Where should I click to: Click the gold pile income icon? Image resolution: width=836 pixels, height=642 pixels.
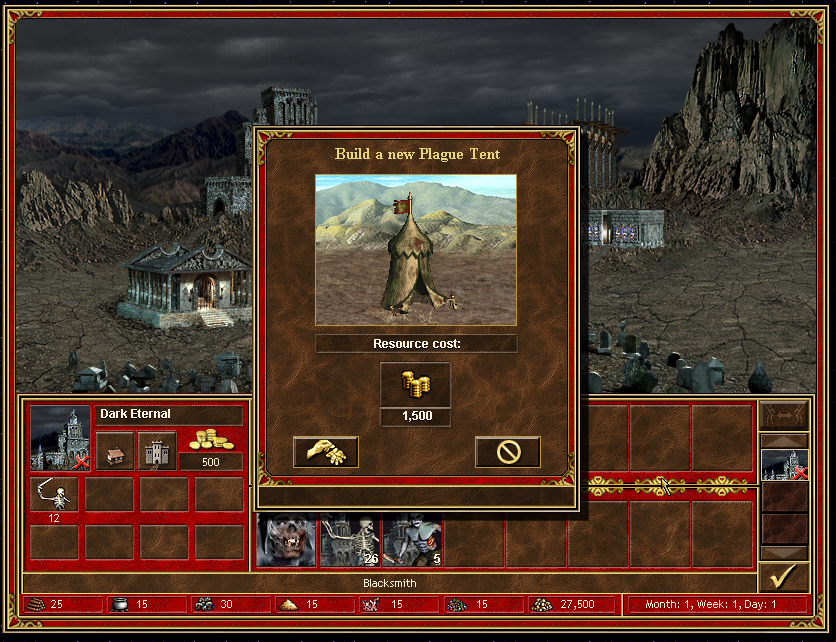[211, 440]
